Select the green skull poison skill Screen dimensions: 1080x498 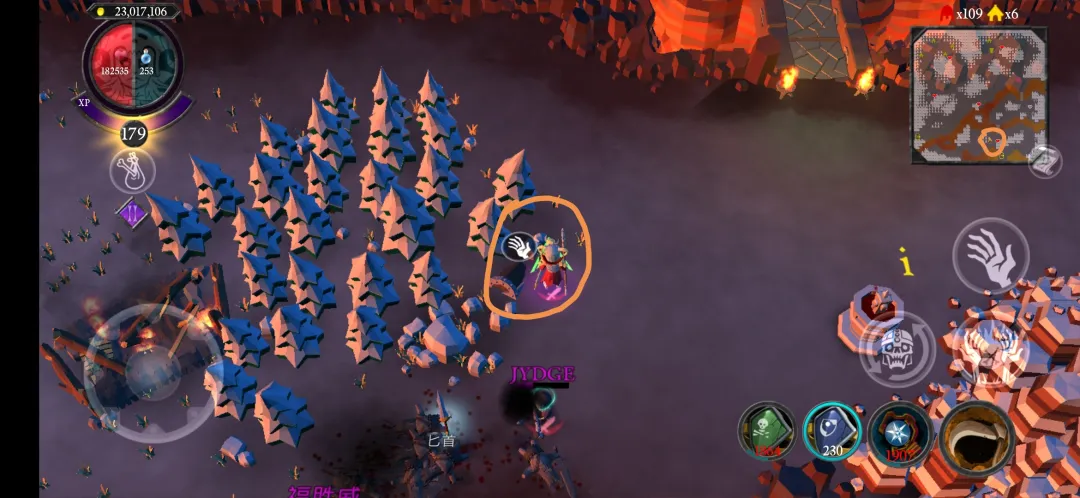[x=766, y=431]
